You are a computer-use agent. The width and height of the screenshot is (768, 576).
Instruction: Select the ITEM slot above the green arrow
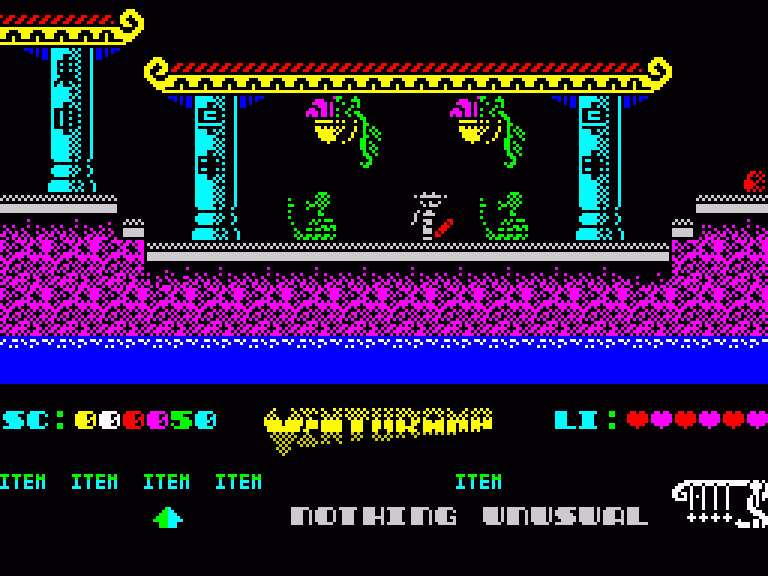[166, 482]
